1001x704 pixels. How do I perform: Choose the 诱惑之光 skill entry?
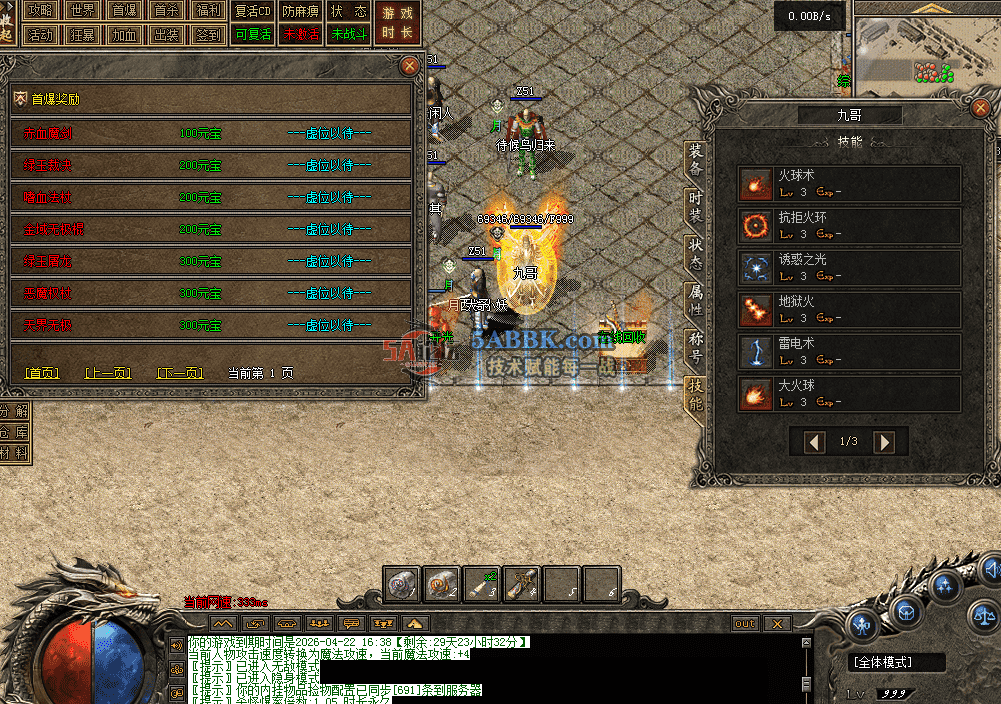pyautogui.click(x=849, y=268)
